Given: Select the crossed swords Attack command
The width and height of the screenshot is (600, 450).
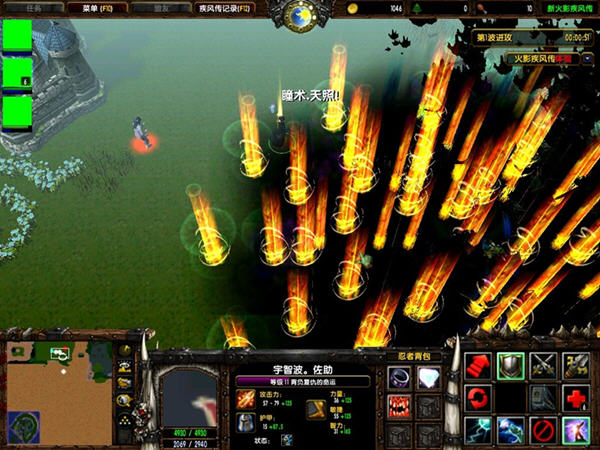Looking at the screenshot, I should click(544, 366).
